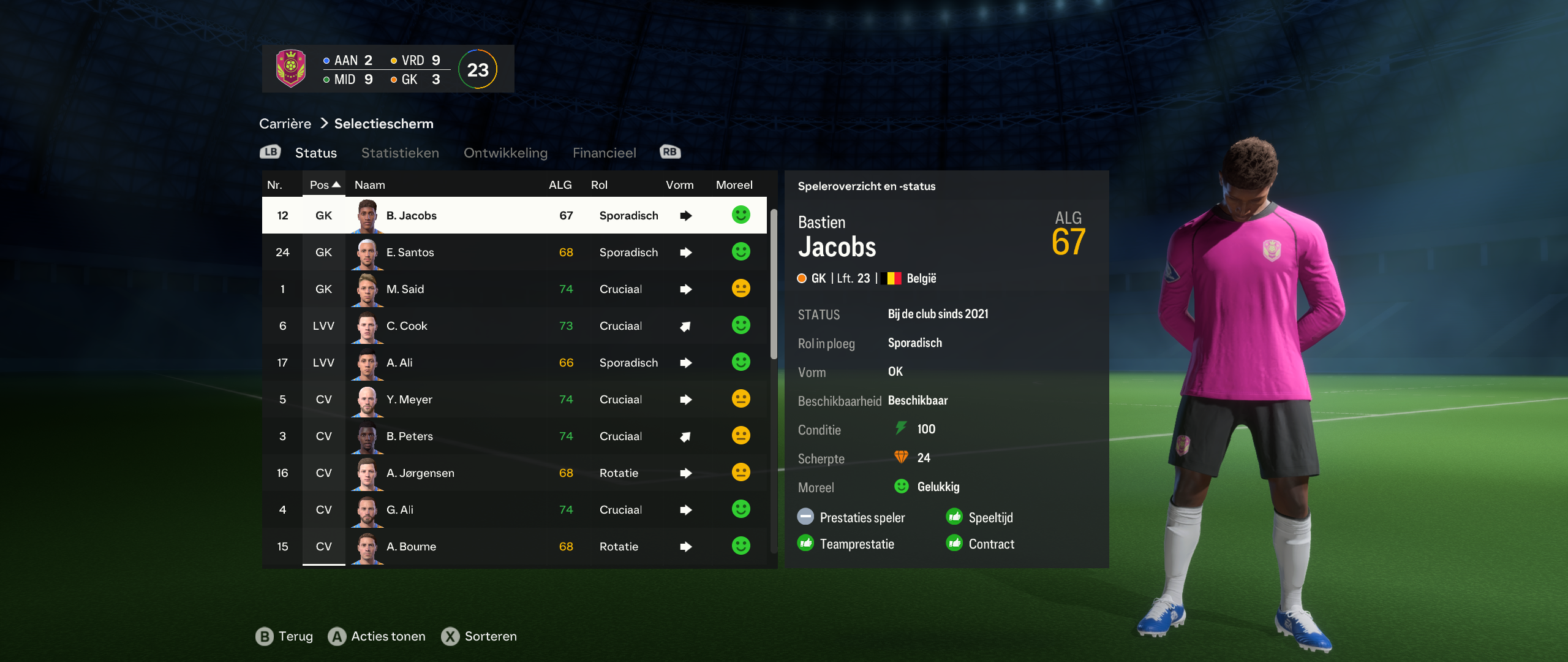Open Acties tonen for the player
This screenshot has width=1568, height=662.
tap(377, 636)
